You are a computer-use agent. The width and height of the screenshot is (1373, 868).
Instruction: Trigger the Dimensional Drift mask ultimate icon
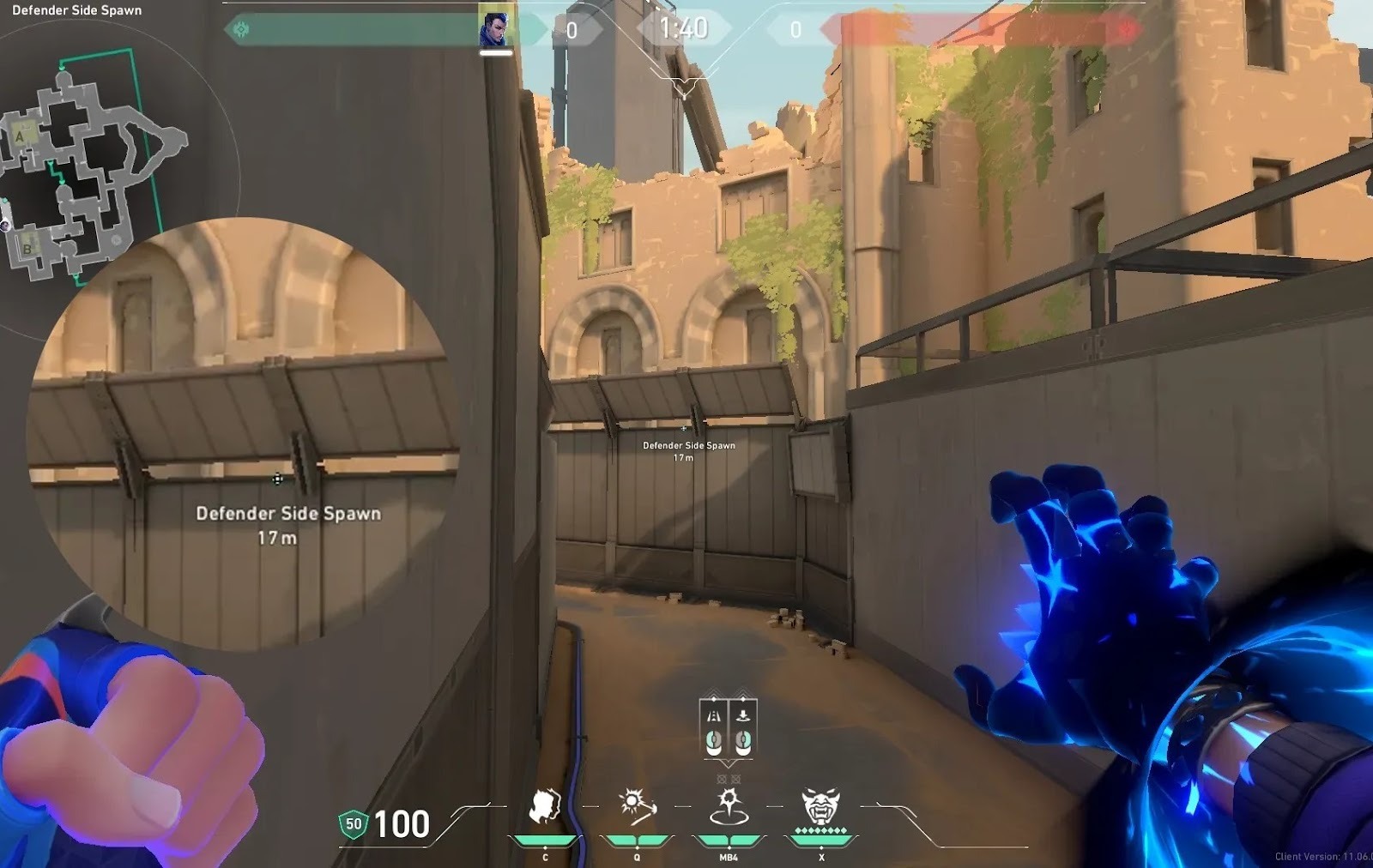click(x=820, y=808)
